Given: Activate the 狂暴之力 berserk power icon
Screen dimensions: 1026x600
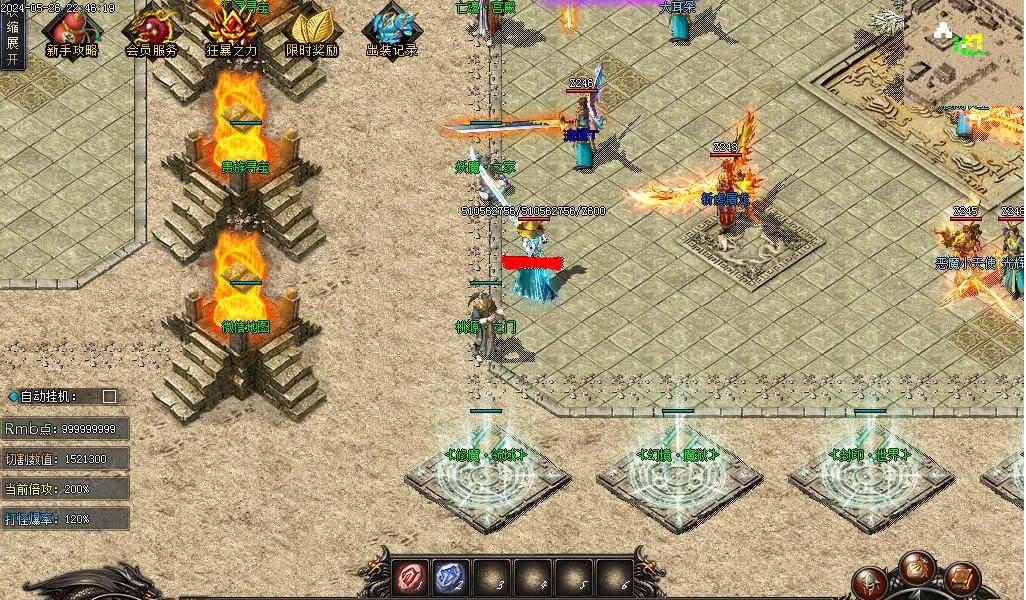Looking at the screenshot, I should (x=231, y=32).
